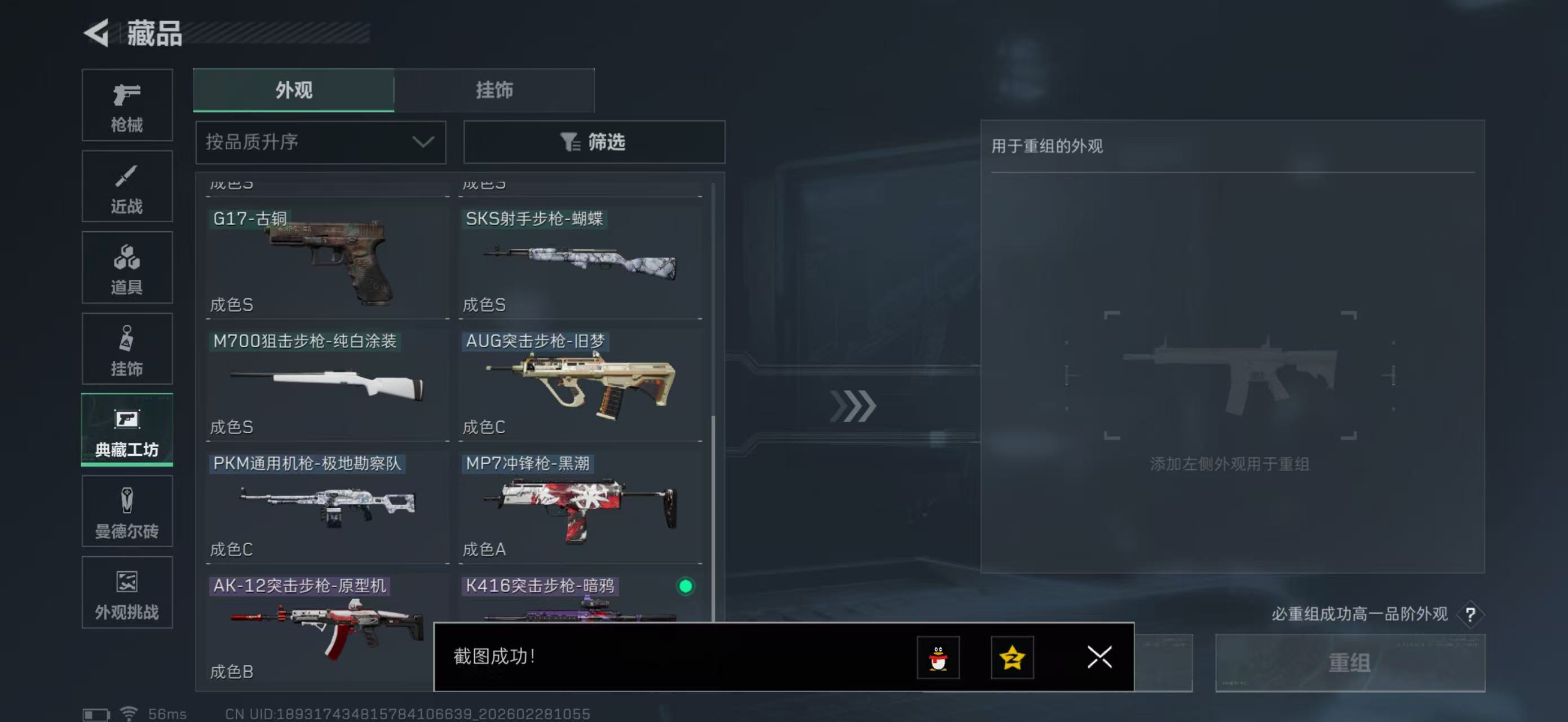
Task: Select the 近战 melee category
Action: (x=127, y=186)
